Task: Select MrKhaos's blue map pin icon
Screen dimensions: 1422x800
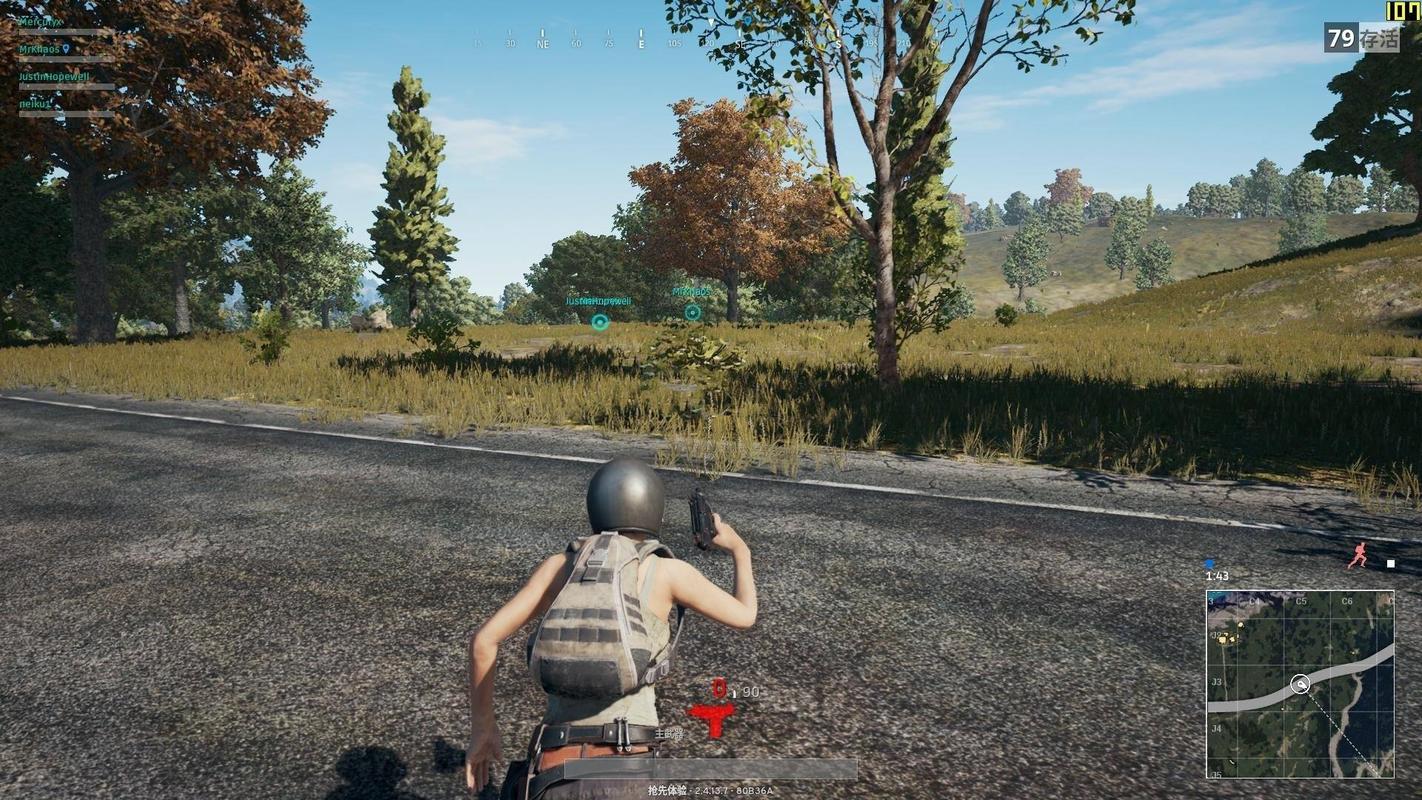Action: 66,50
